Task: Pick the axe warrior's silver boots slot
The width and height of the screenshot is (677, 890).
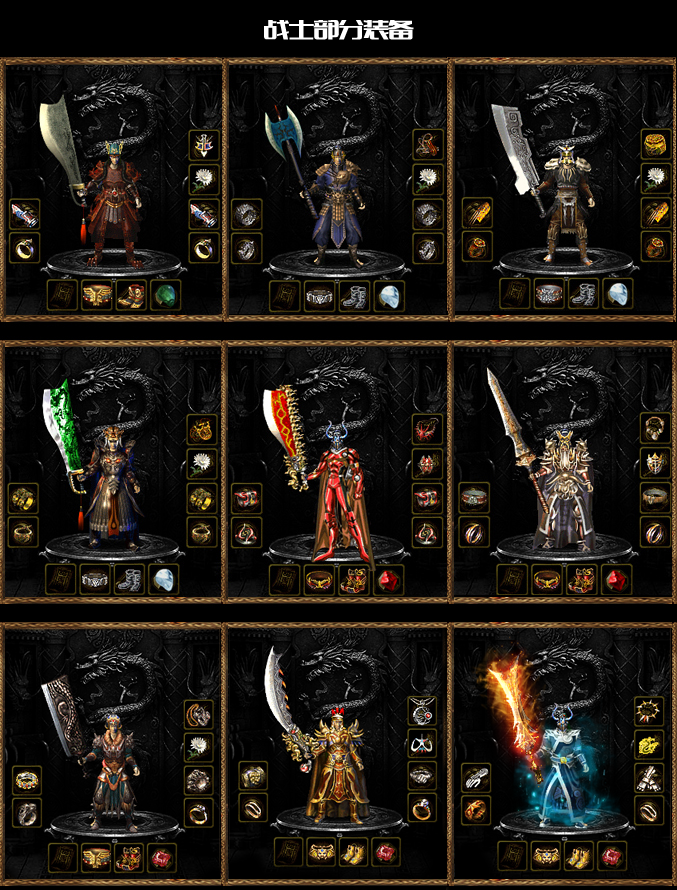Action: tap(354, 296)
